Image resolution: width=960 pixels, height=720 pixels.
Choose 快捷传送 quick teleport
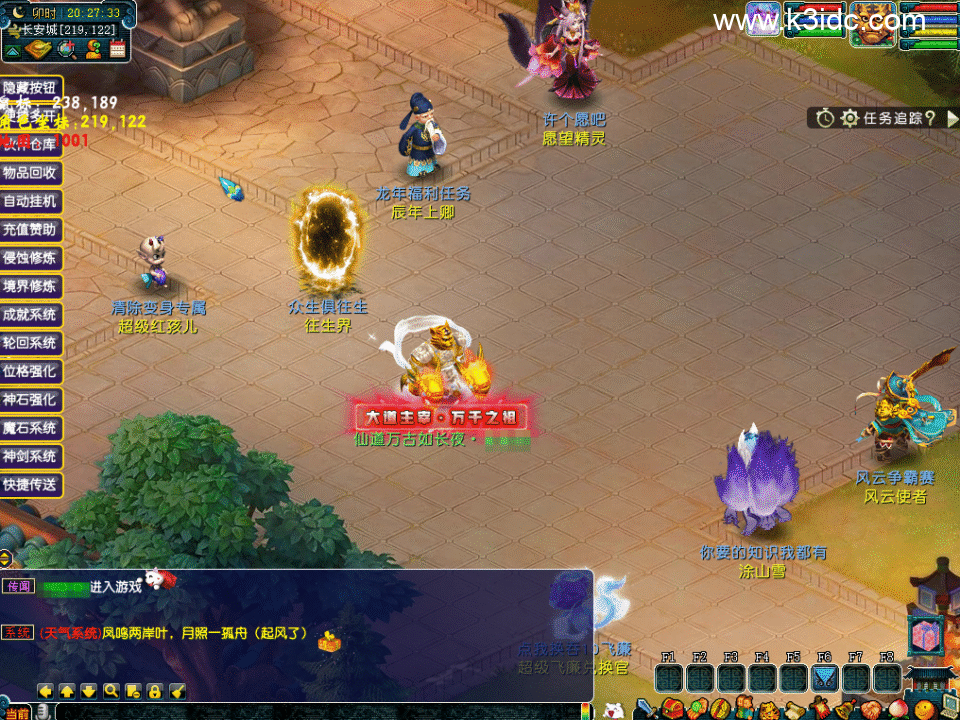(31, 485)
